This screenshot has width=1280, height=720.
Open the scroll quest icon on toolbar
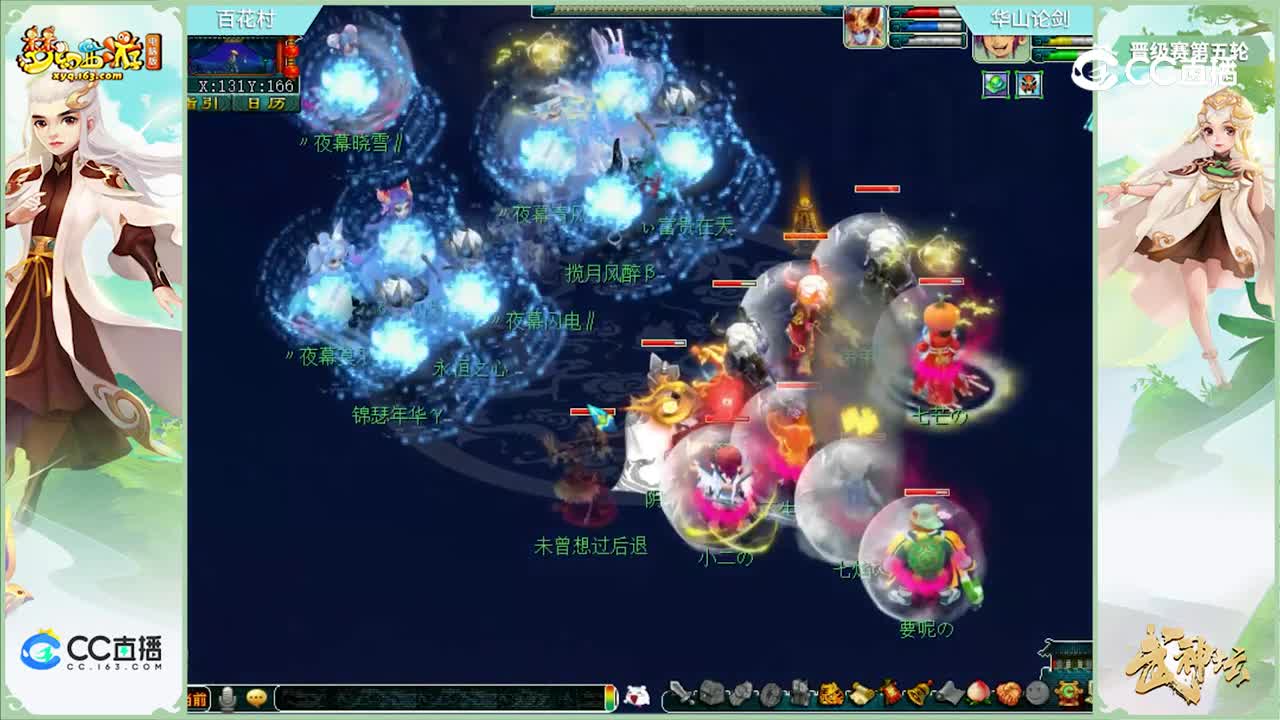coord(861,693)
